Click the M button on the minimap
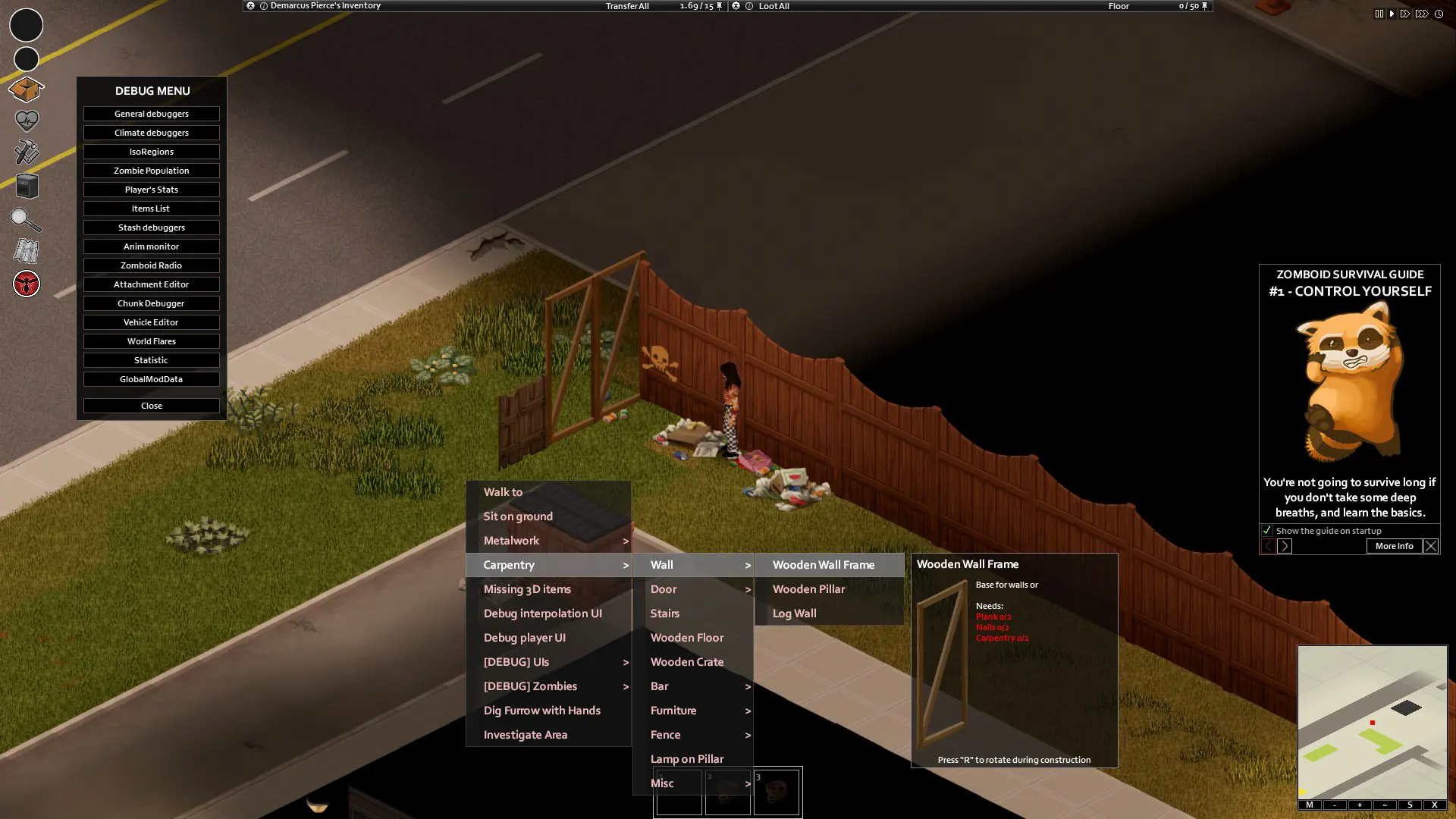The image size is (1456, 819). [1310, 805]
